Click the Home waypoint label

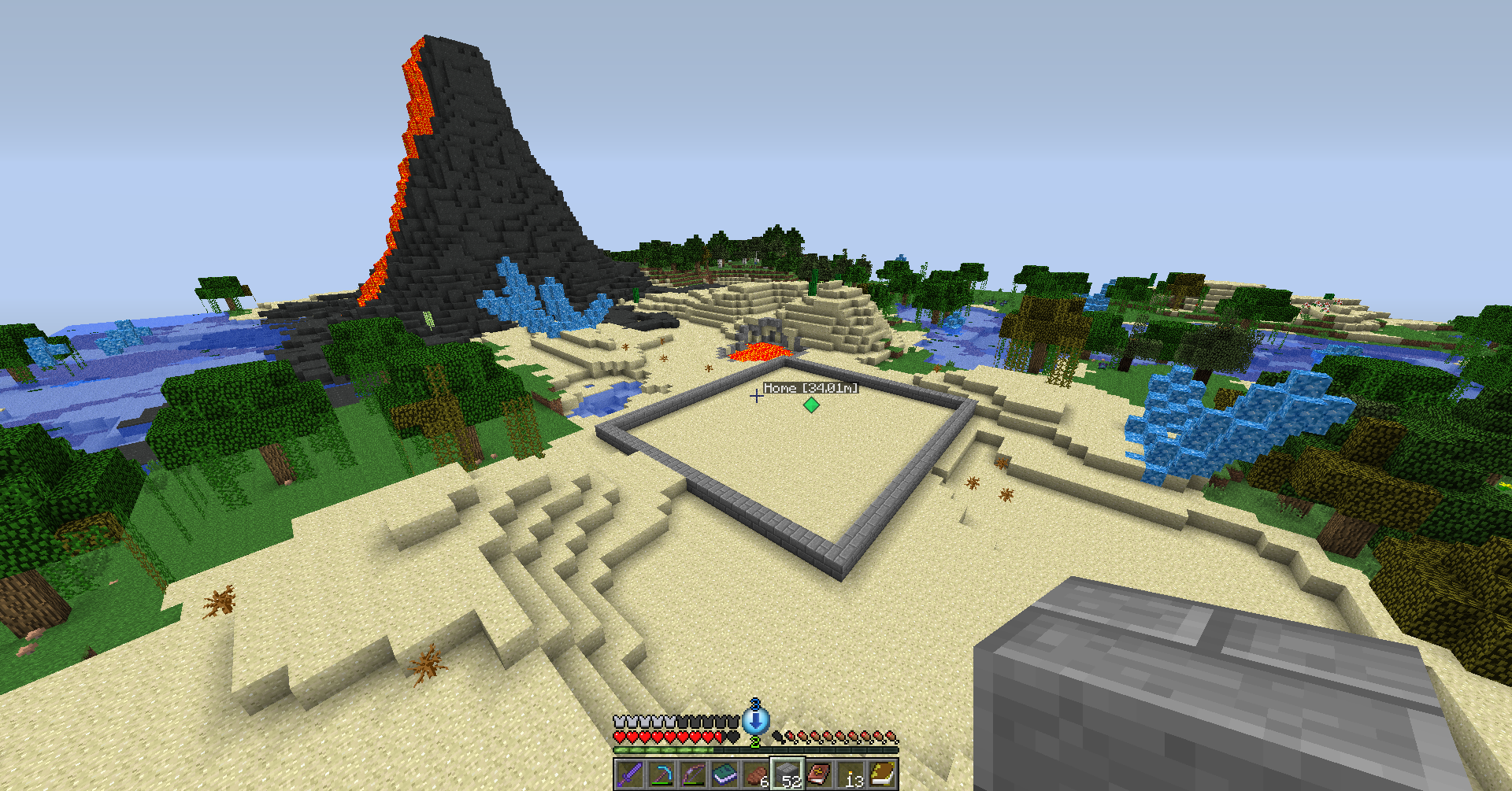point(810,388)
